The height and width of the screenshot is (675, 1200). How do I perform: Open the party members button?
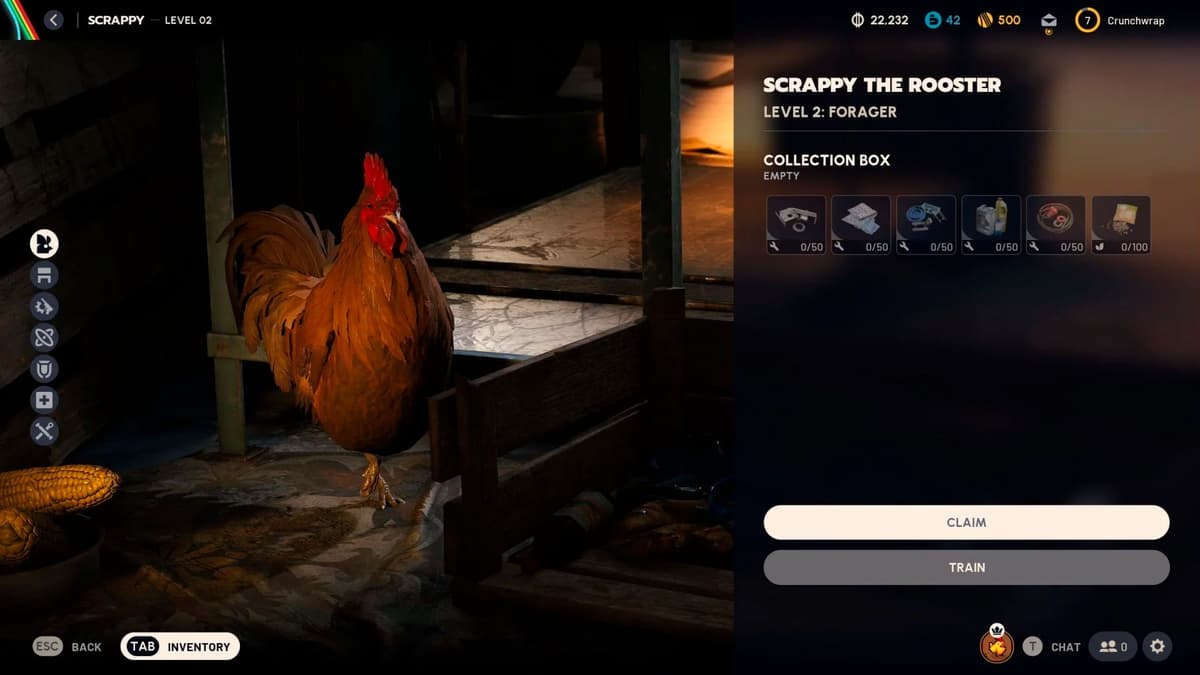[1113, 646]
